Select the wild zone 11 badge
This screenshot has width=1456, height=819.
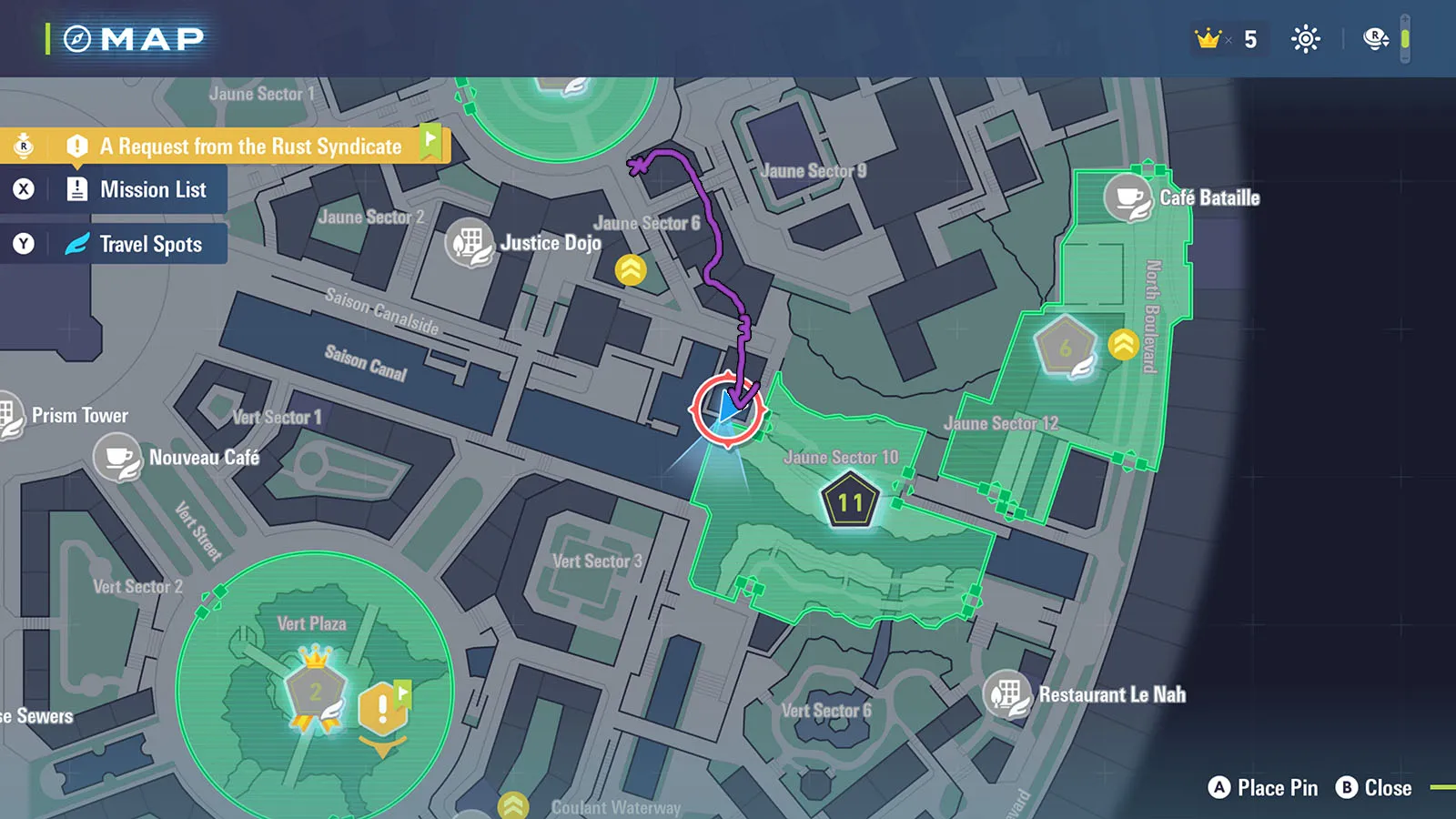point(850,501)
